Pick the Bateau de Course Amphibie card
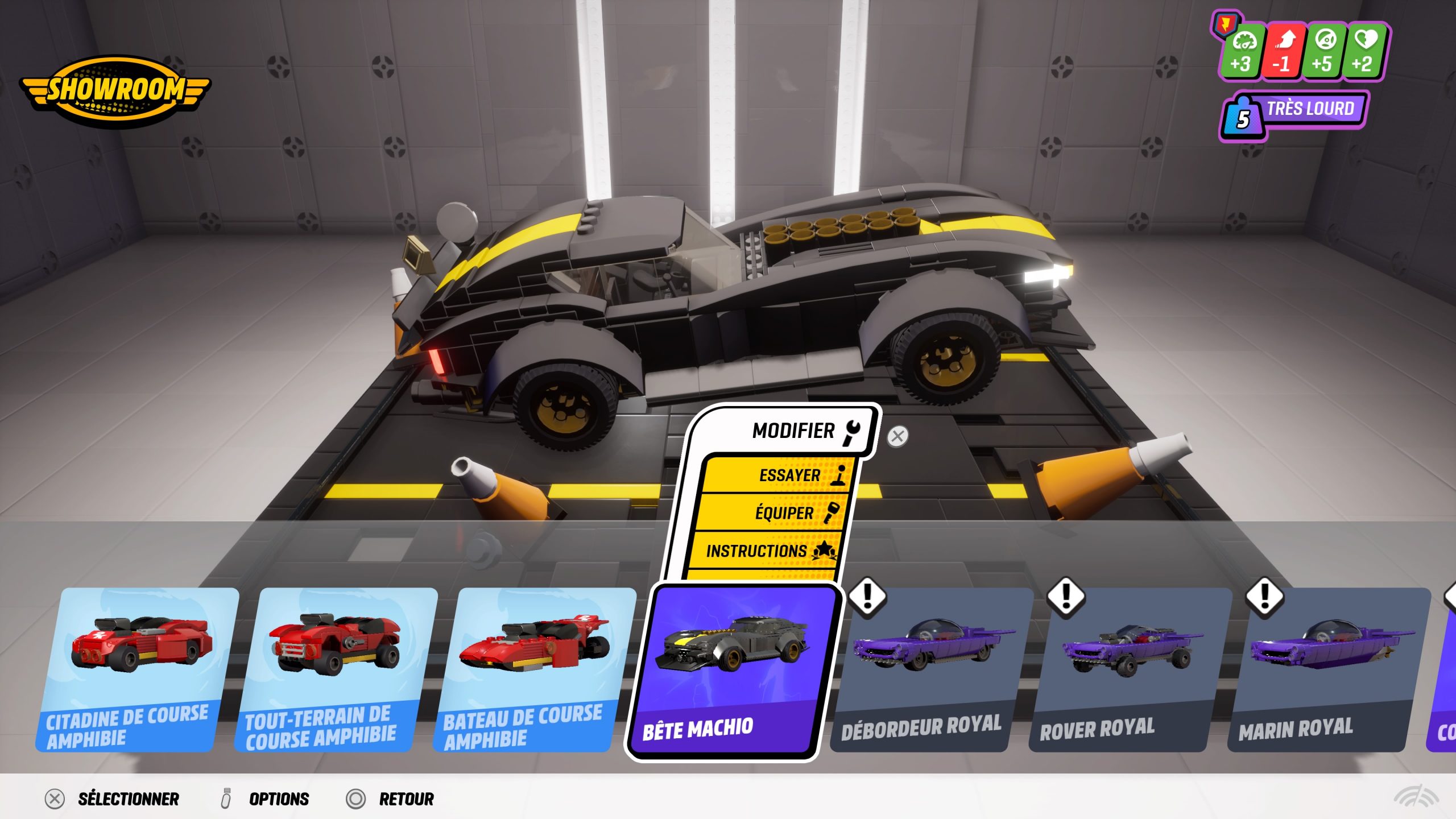The width and height of the screenshot is (1456, 819). click(x=533, y=669)
